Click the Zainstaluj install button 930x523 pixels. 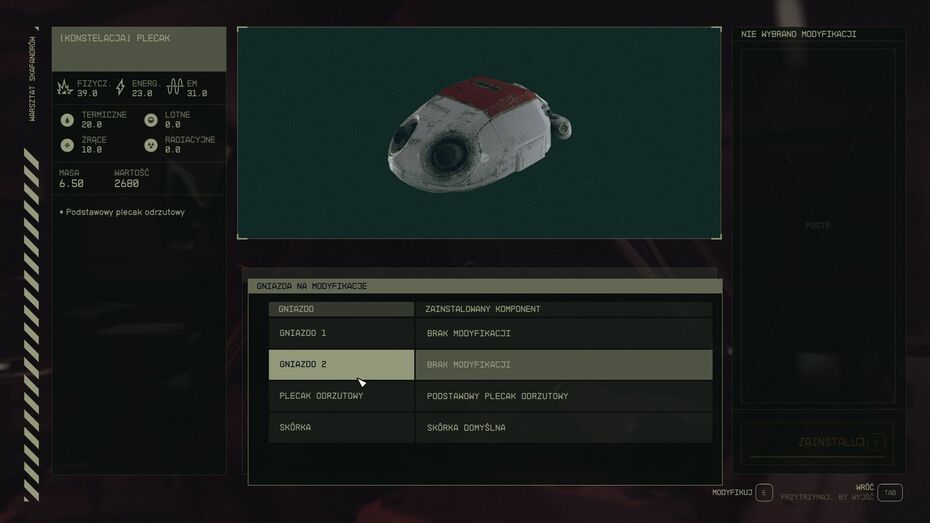(x=816, y=442)
